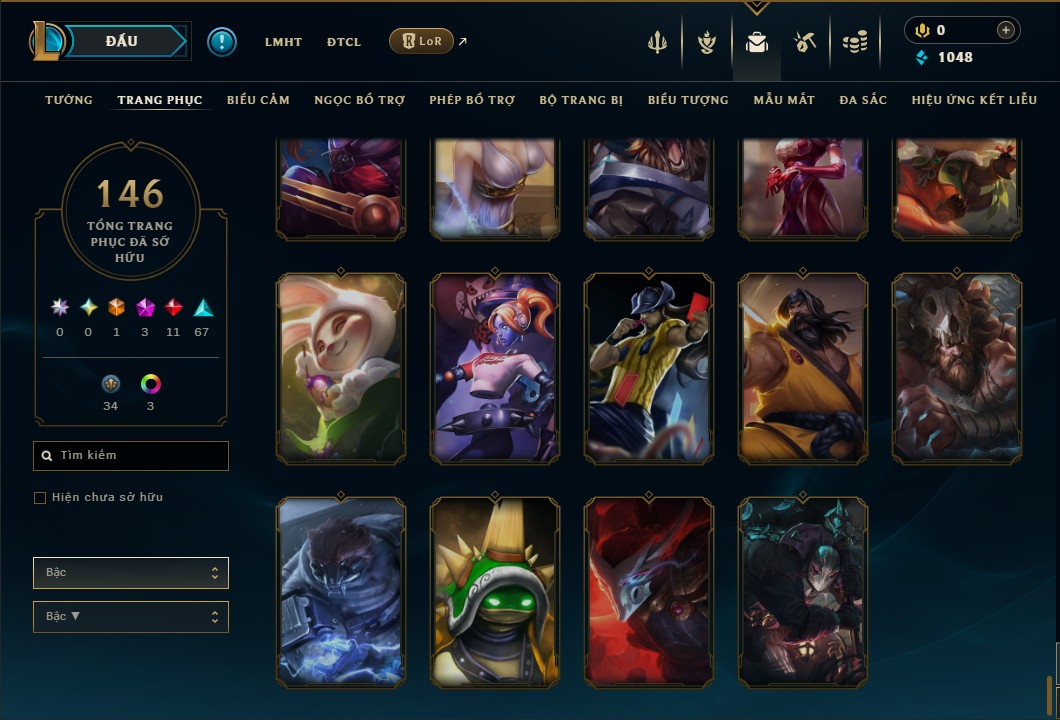Select the rabbit Teemo skin card
The height and width of the screenshot is (720, 1060).
pos(341,367)
